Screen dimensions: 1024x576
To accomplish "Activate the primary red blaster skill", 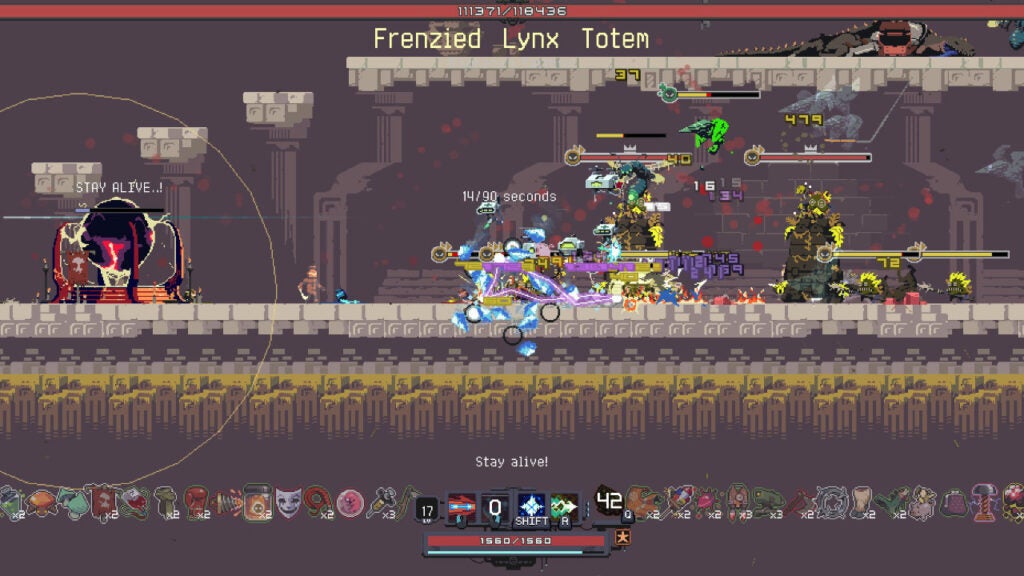I will (461, 506).
